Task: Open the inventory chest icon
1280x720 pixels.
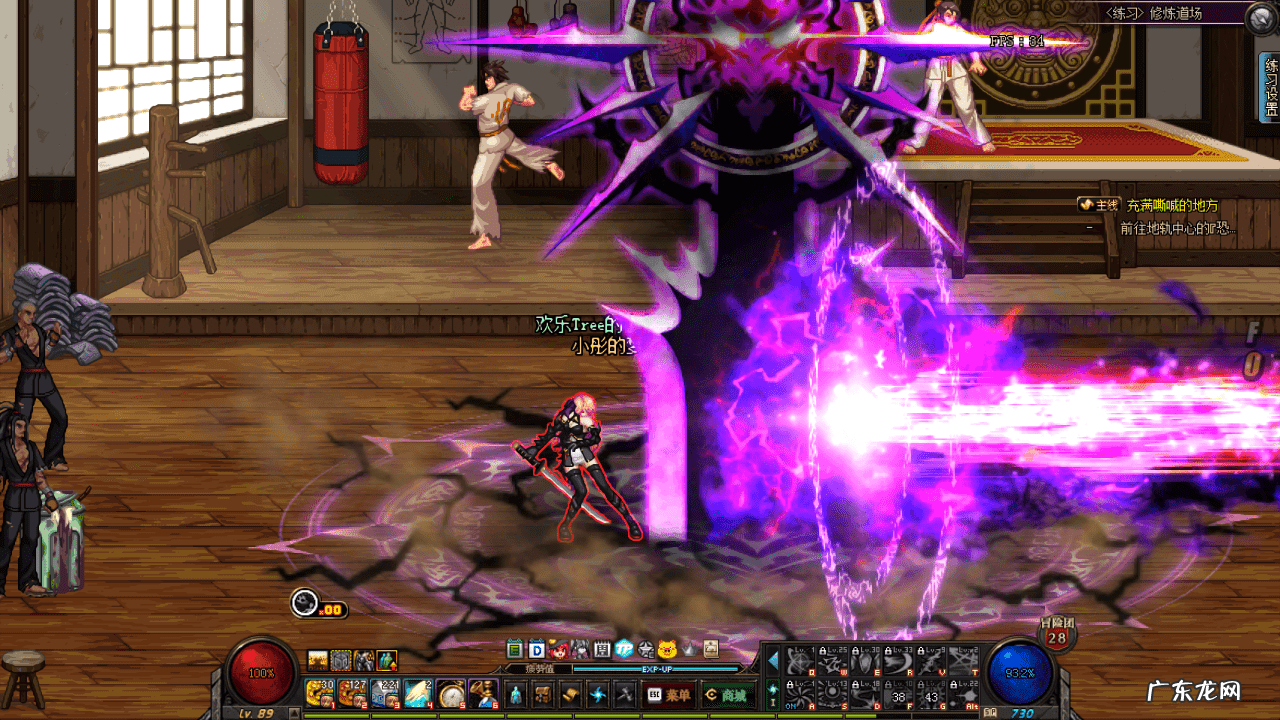Action: coord(543,693)
